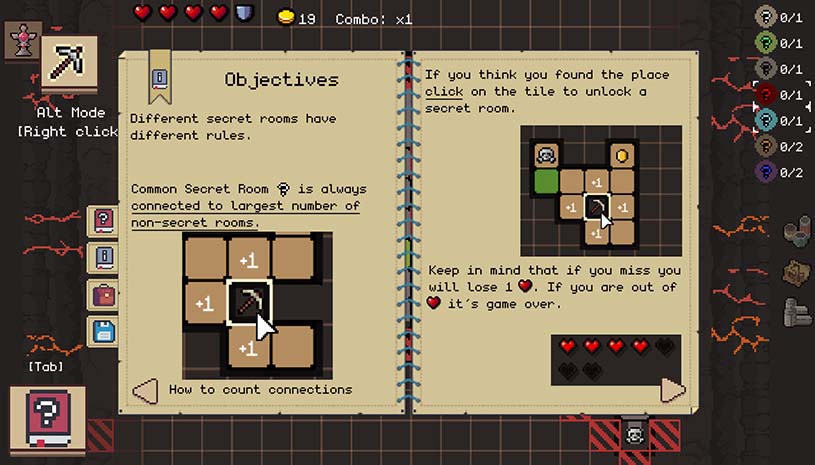Open the floppy disk save tab
Screen dimensions: 815x465
(103, 331)
